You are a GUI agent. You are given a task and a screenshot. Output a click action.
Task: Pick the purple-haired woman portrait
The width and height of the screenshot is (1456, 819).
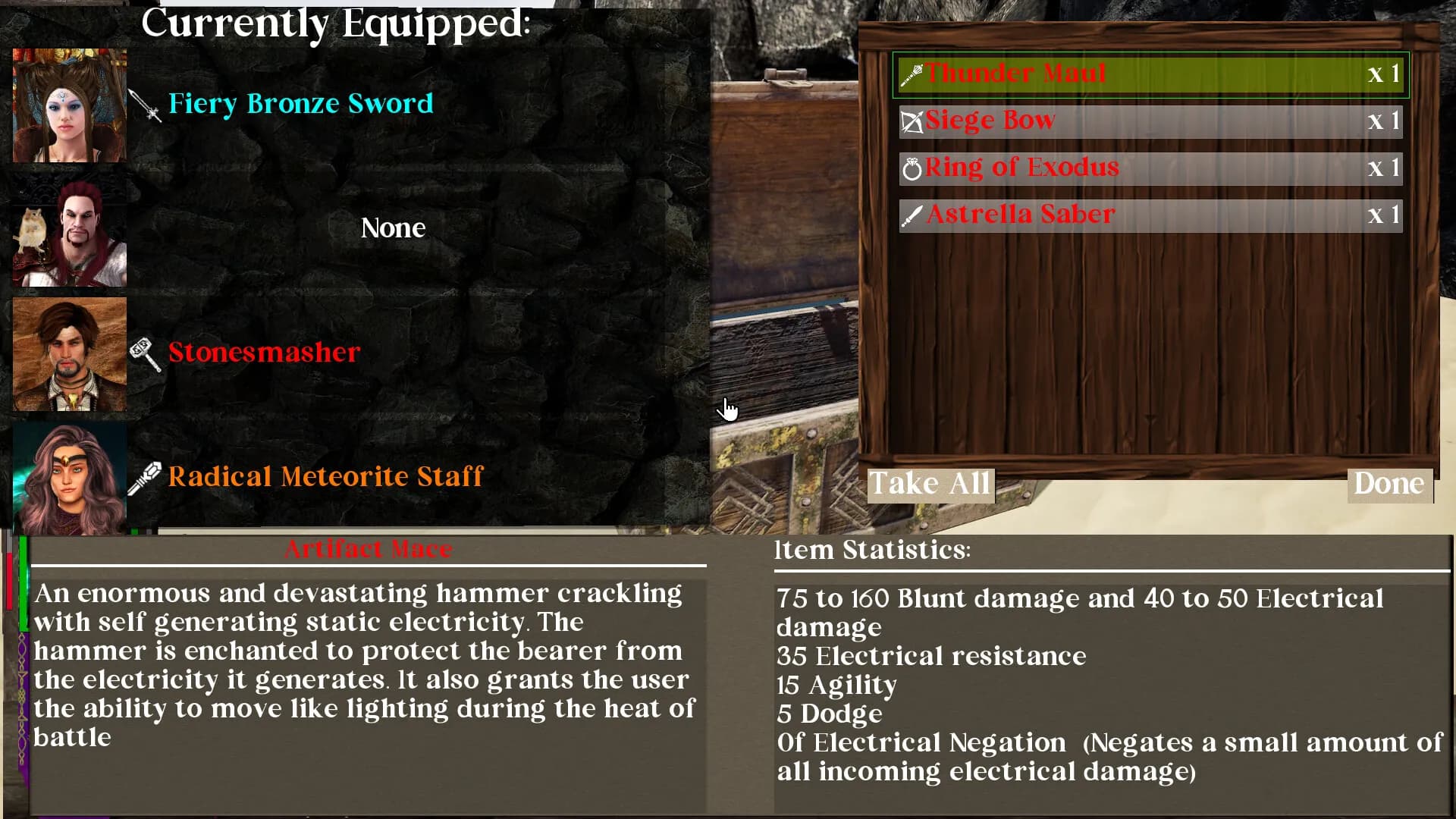click(70, 479)
